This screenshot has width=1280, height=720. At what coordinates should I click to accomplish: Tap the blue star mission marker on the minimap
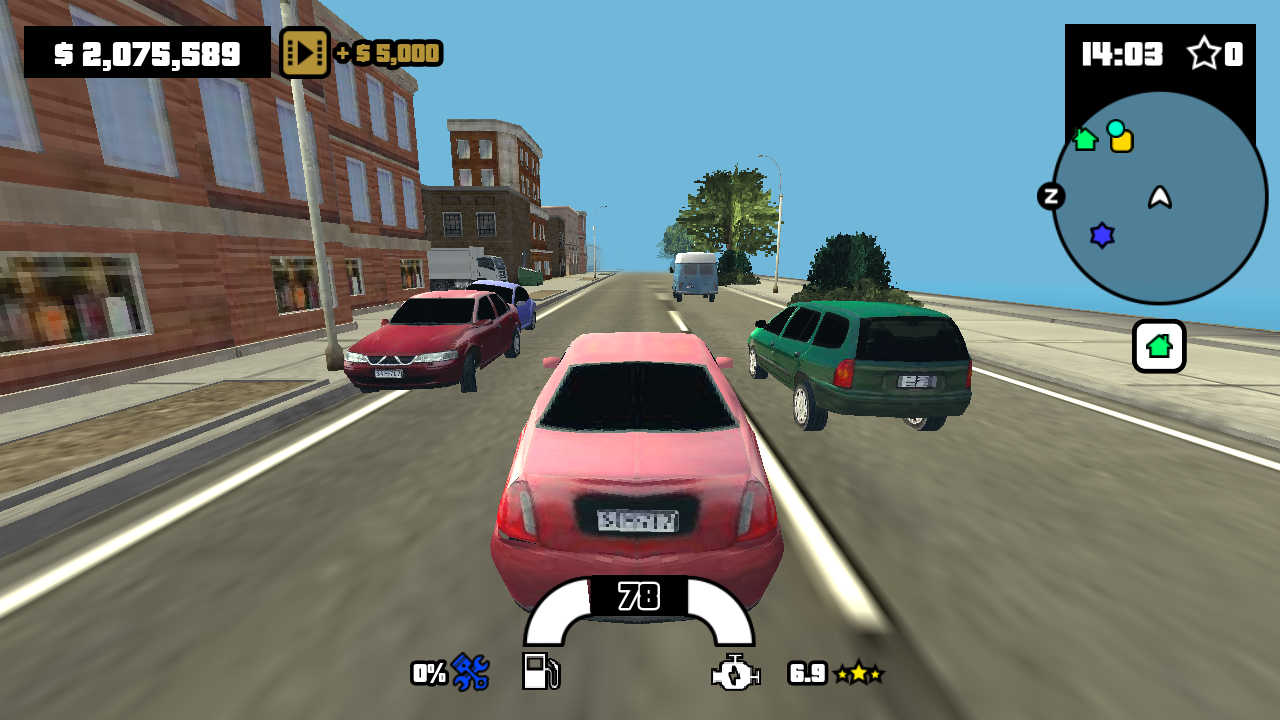click(x=1101, y=236)
